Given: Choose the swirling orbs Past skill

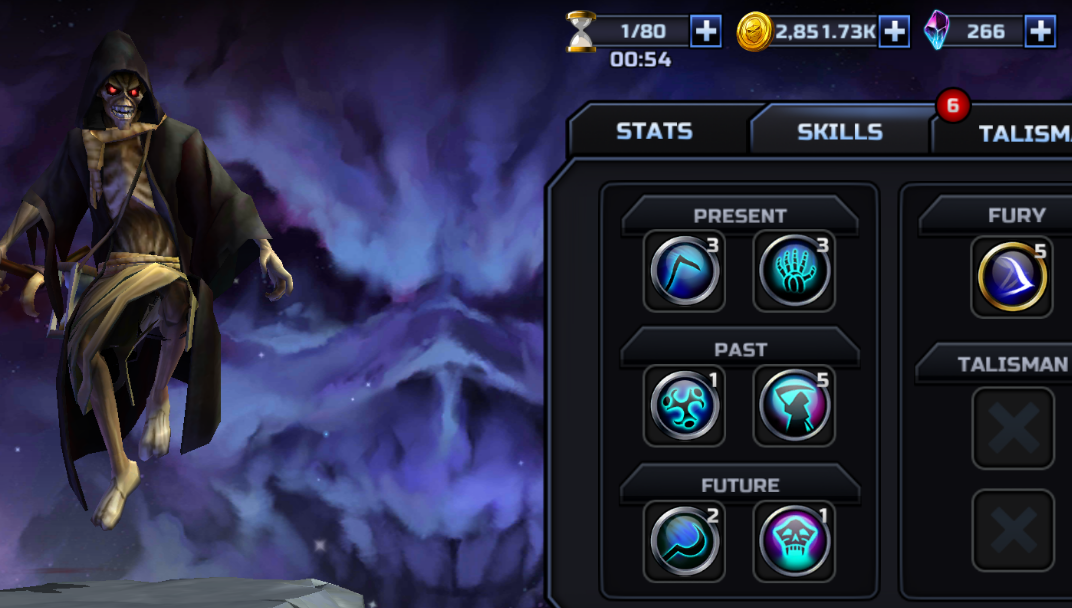Looking at the screenshot, I should pos(684,406).
